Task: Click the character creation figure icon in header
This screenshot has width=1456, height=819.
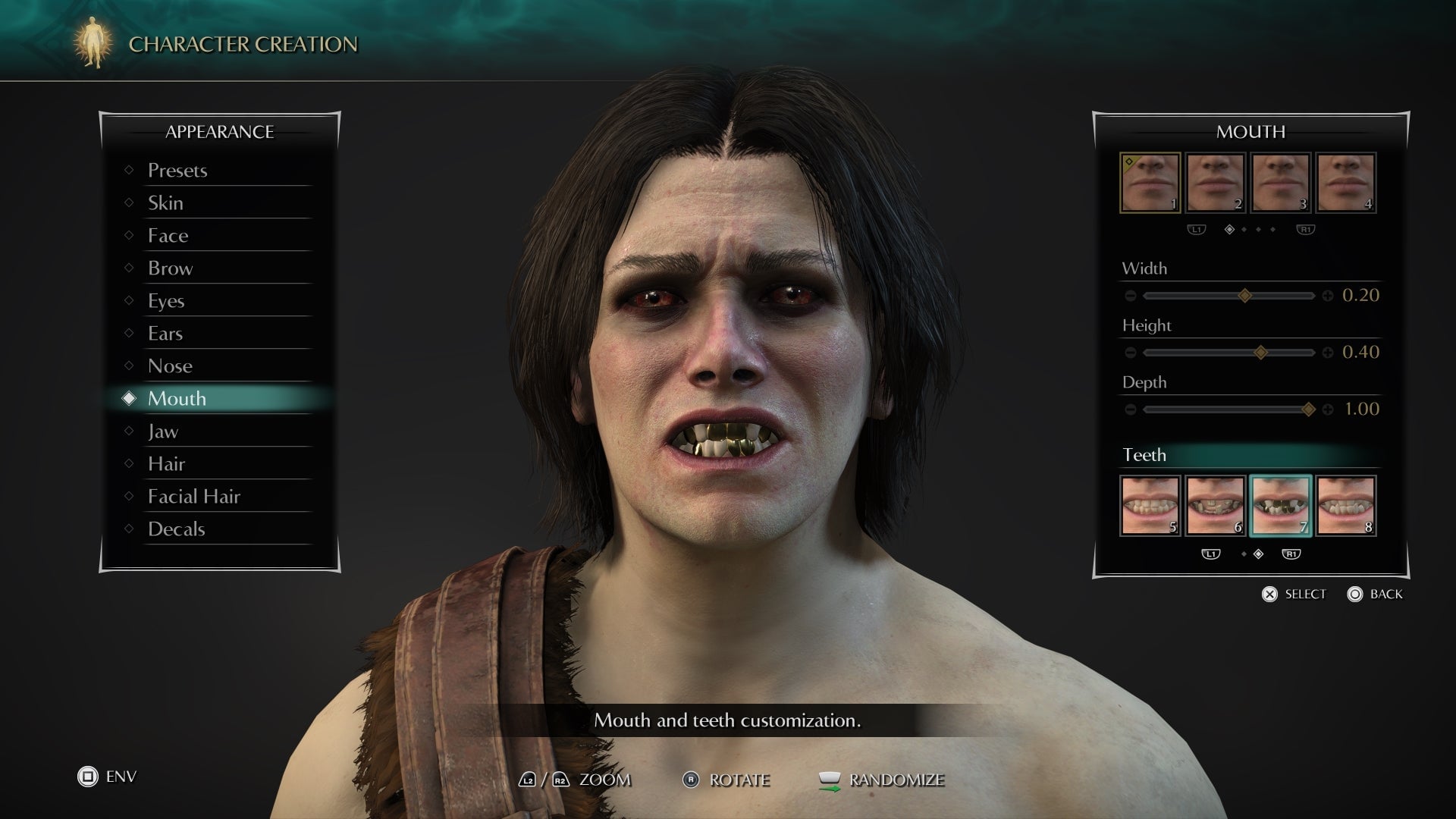Action: click(91, 43)
